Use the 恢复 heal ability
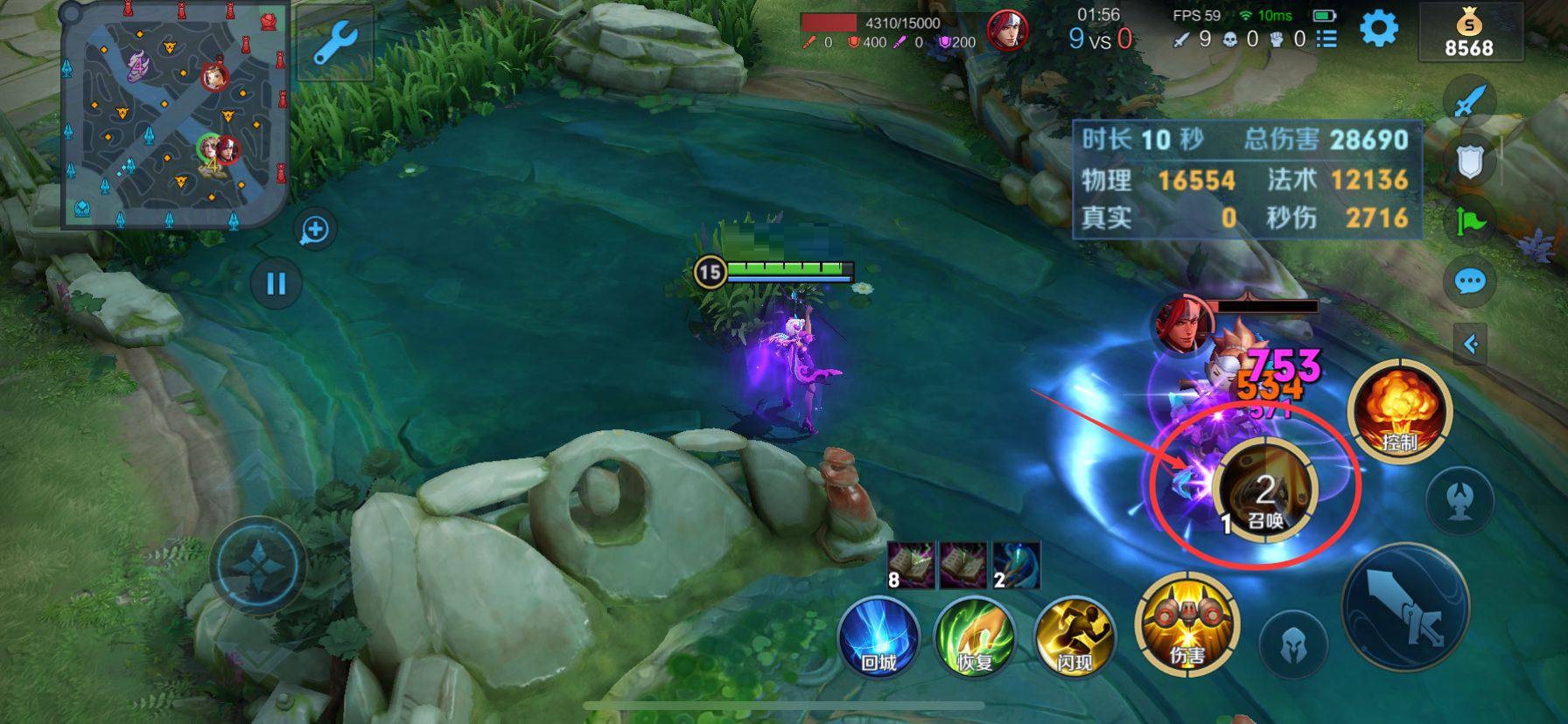This screenshot has width=1568, height=724. pos(975,637)
